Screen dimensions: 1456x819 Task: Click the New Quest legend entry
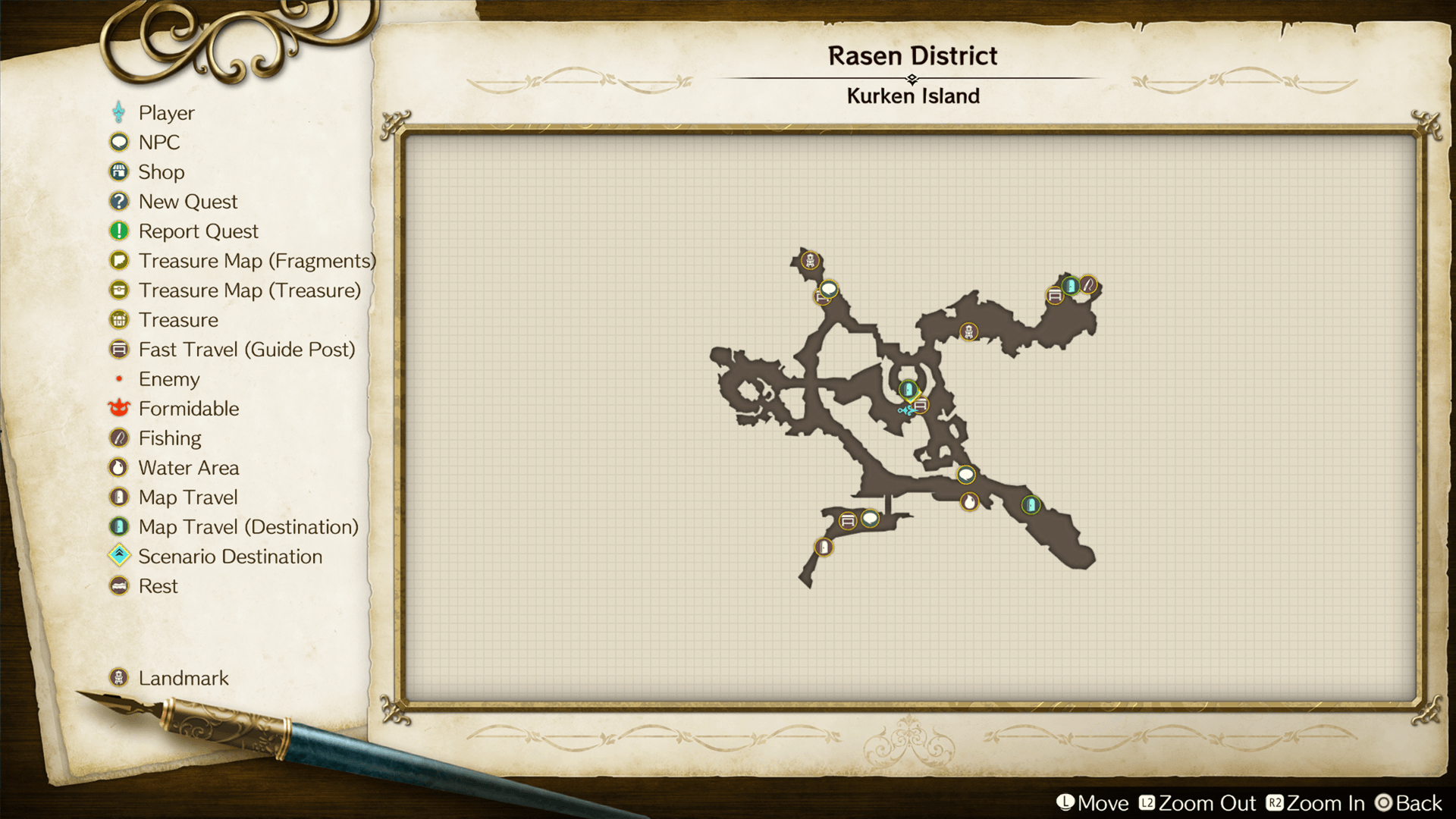coord(187,202)
